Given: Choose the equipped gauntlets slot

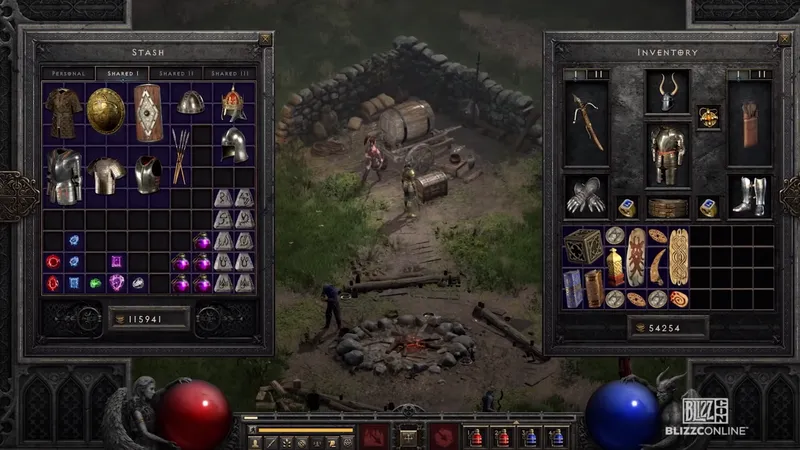Looking at the screenshot, I should [x=586, y=196].
